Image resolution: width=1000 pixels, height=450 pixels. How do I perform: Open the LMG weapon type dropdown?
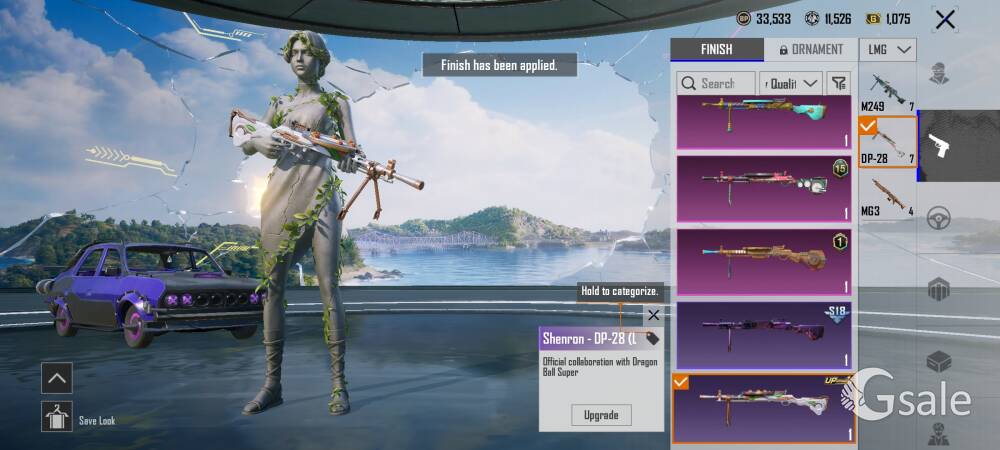click(887, 50)
